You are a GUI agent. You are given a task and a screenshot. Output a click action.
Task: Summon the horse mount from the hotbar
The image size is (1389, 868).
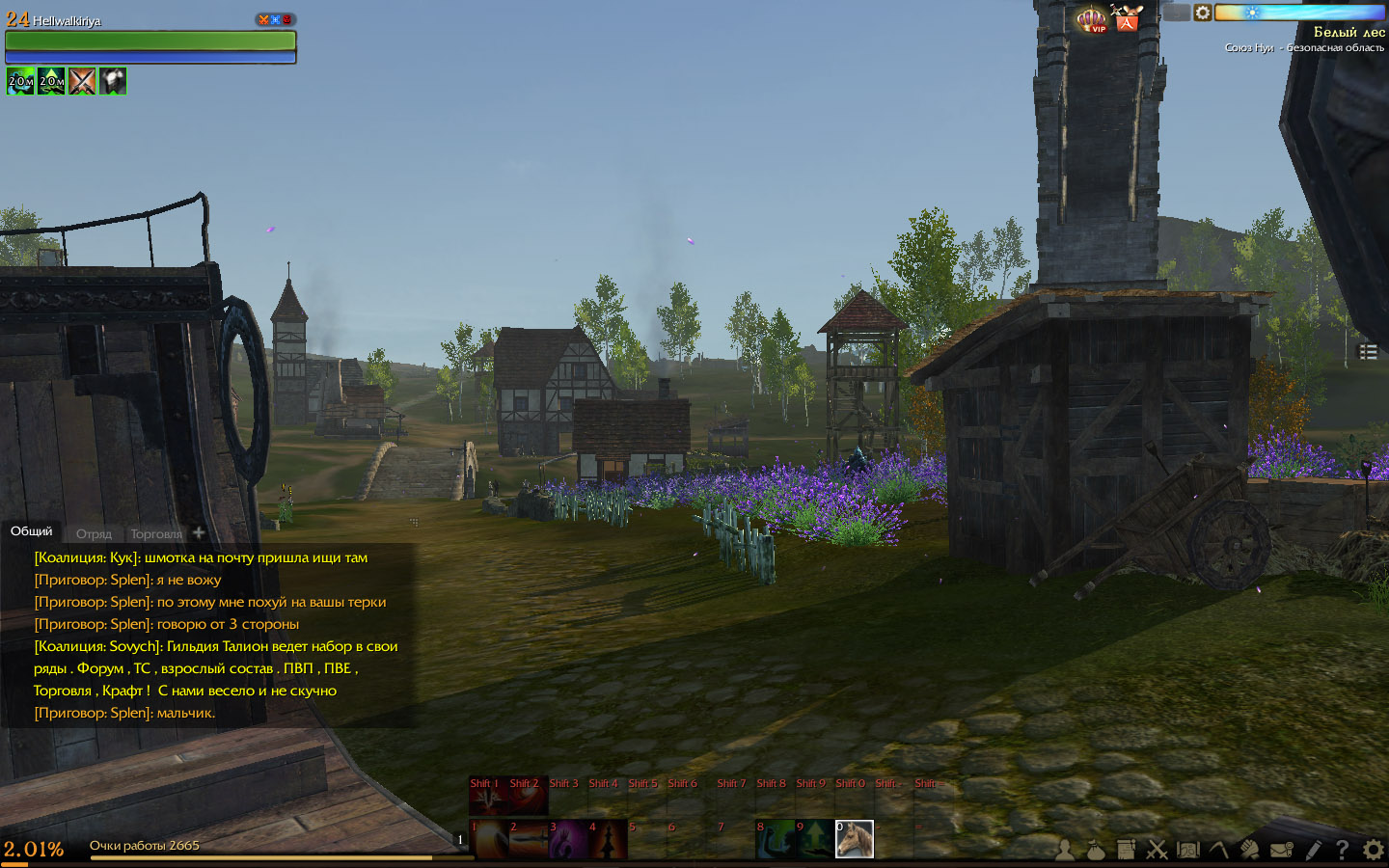coord(854,839)
